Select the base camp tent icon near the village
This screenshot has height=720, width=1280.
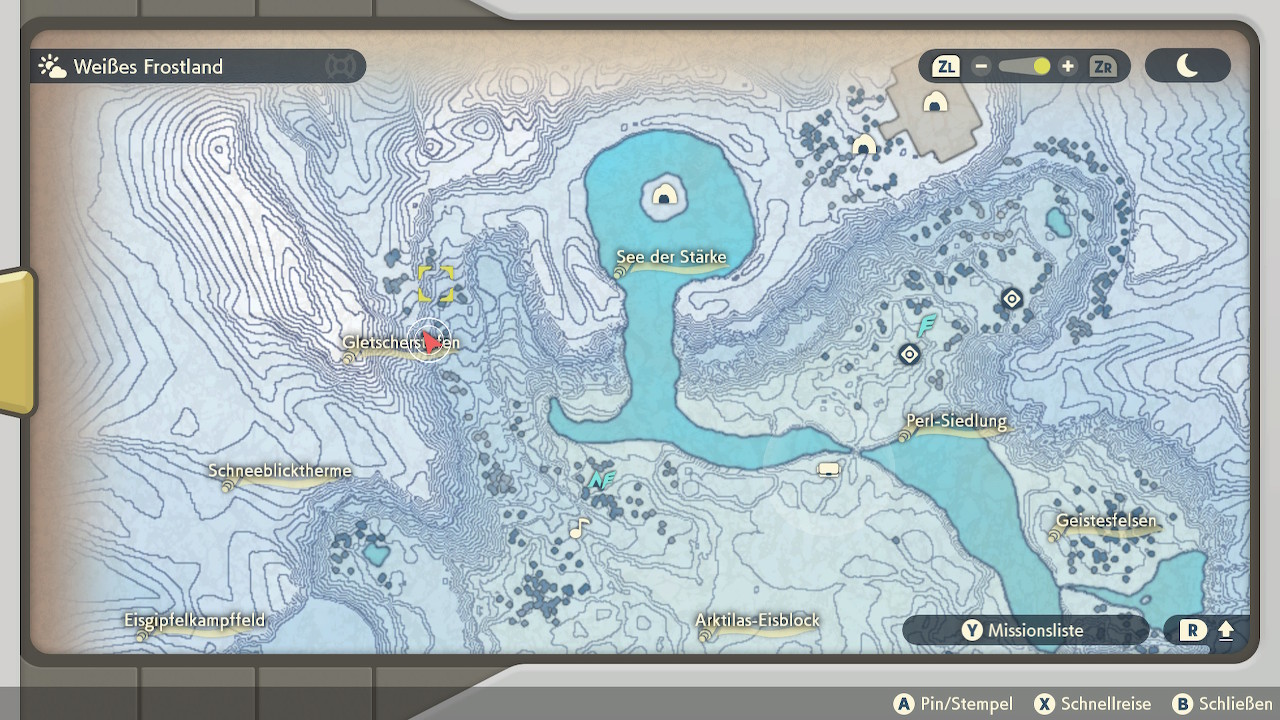(x=828, y=469)
